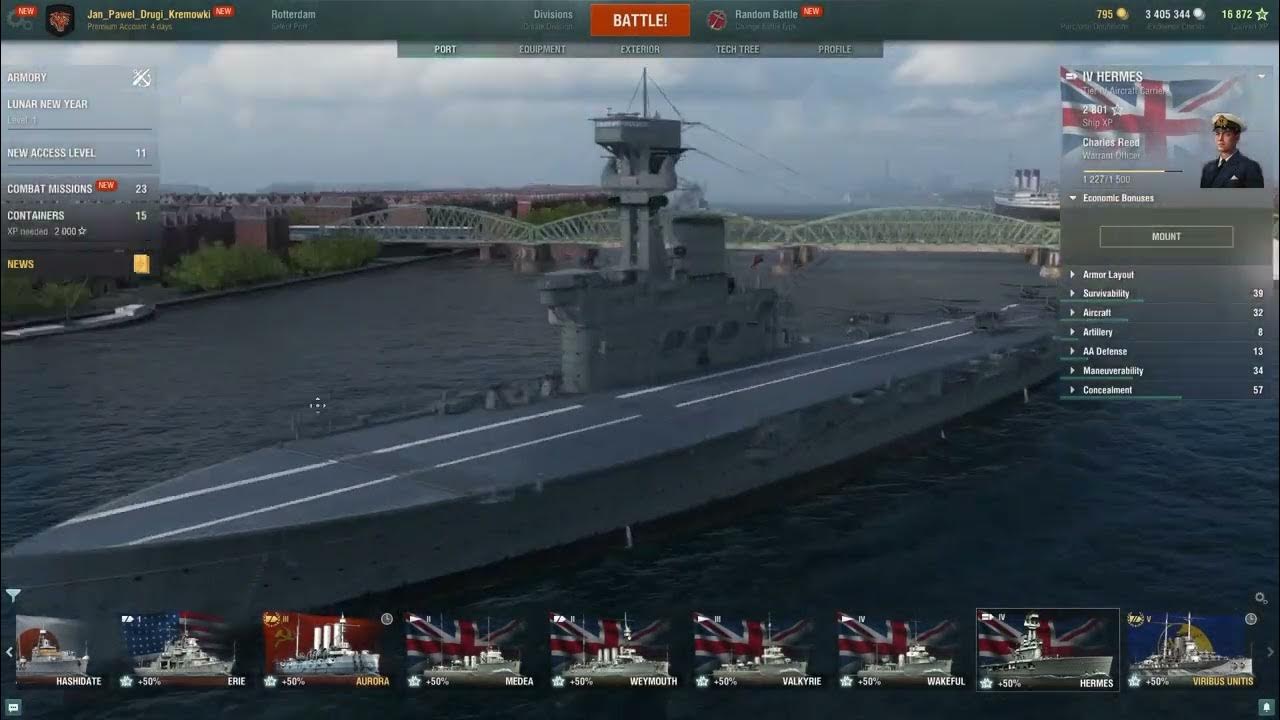The height and width of the screenshot is (720, 1280).
Task: Open the Lunar New Year event
Action: coord(48,104)
